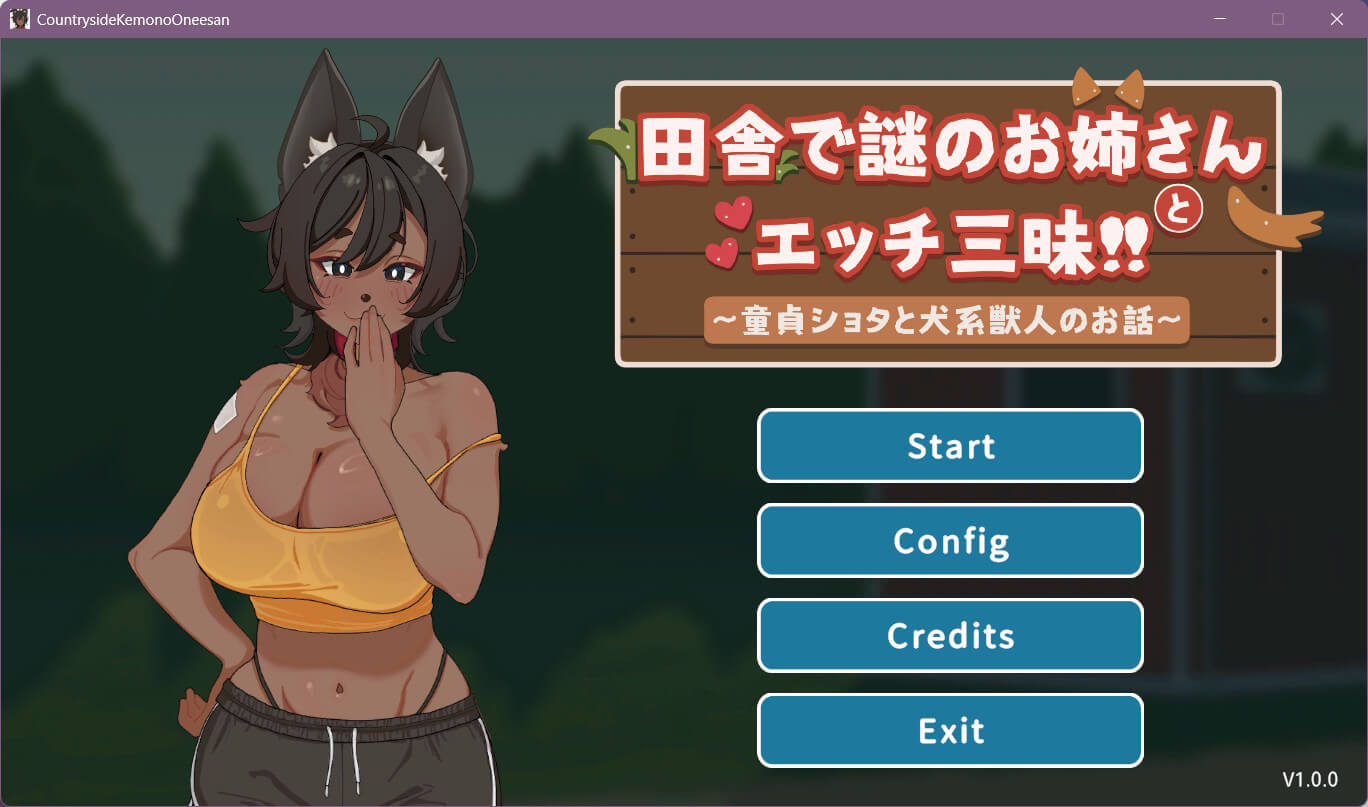The image size is (1368, 807).
Task: Open the Config menu
Action: pyautogui.click(x=950, y=541)
